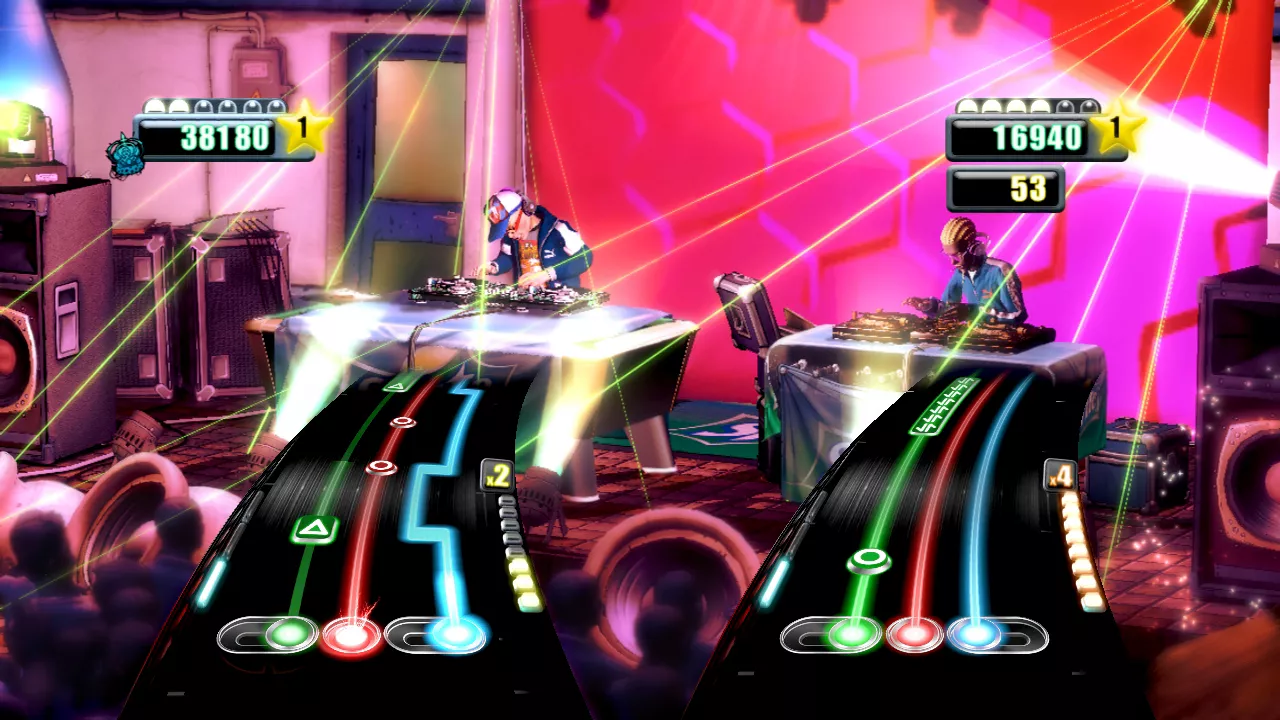The width and height of the screenshot is (1280, 720).
Task: Click the x4 multiplier badge
Action: 1059,475
